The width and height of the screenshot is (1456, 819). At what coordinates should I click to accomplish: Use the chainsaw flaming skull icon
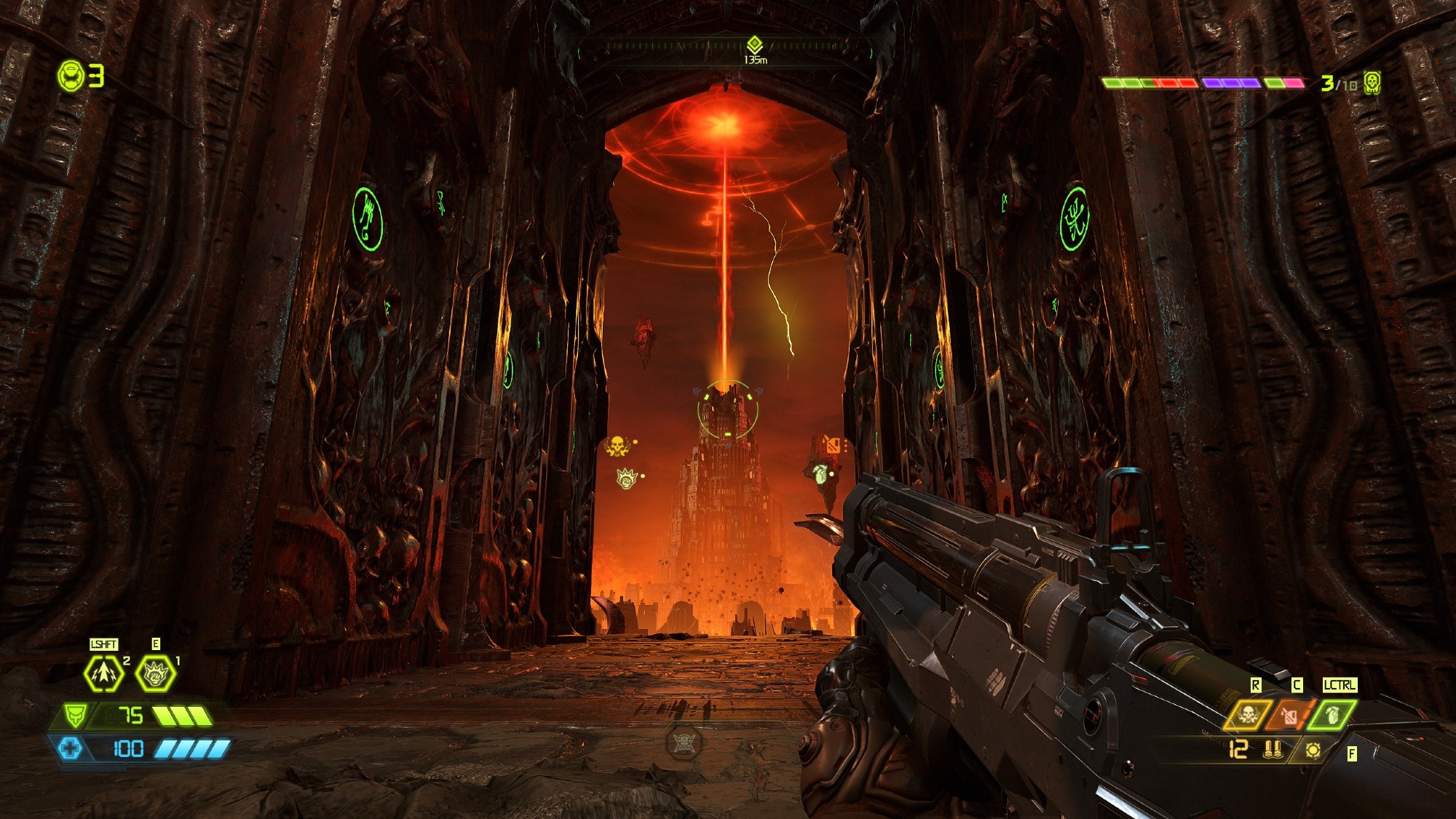(1248, 715)
